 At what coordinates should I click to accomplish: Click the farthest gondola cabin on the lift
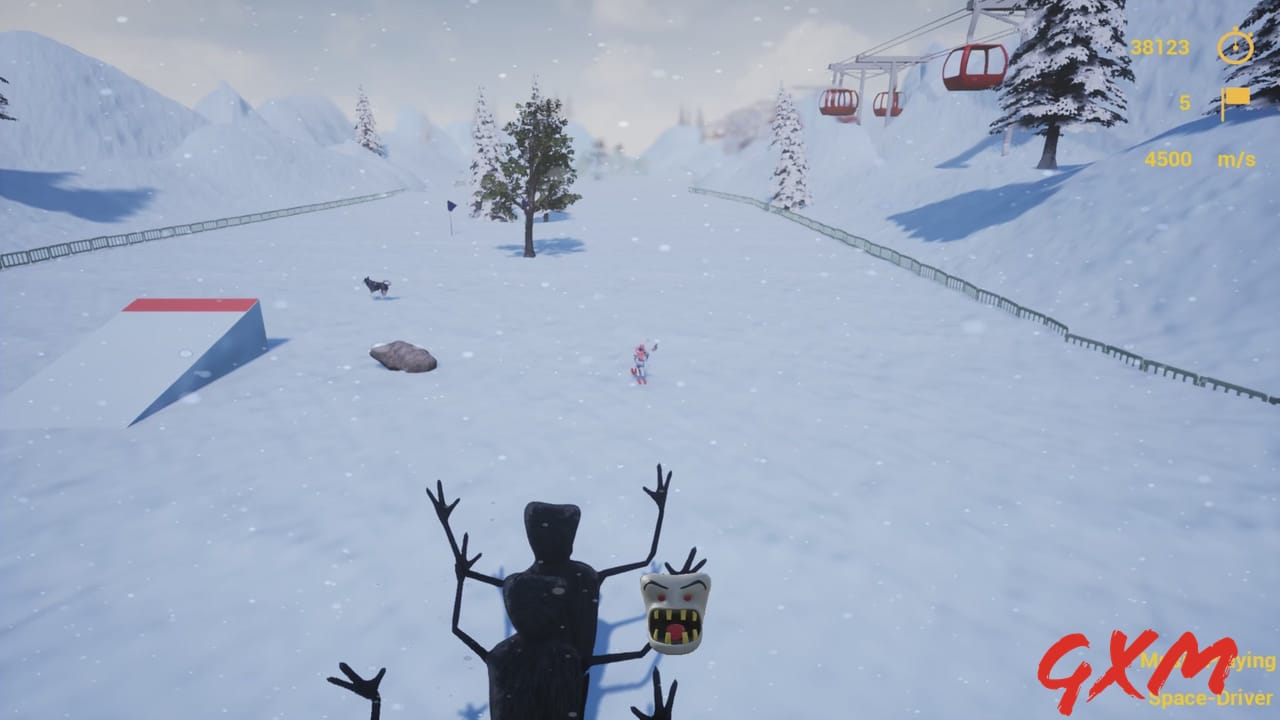(838, 103)
